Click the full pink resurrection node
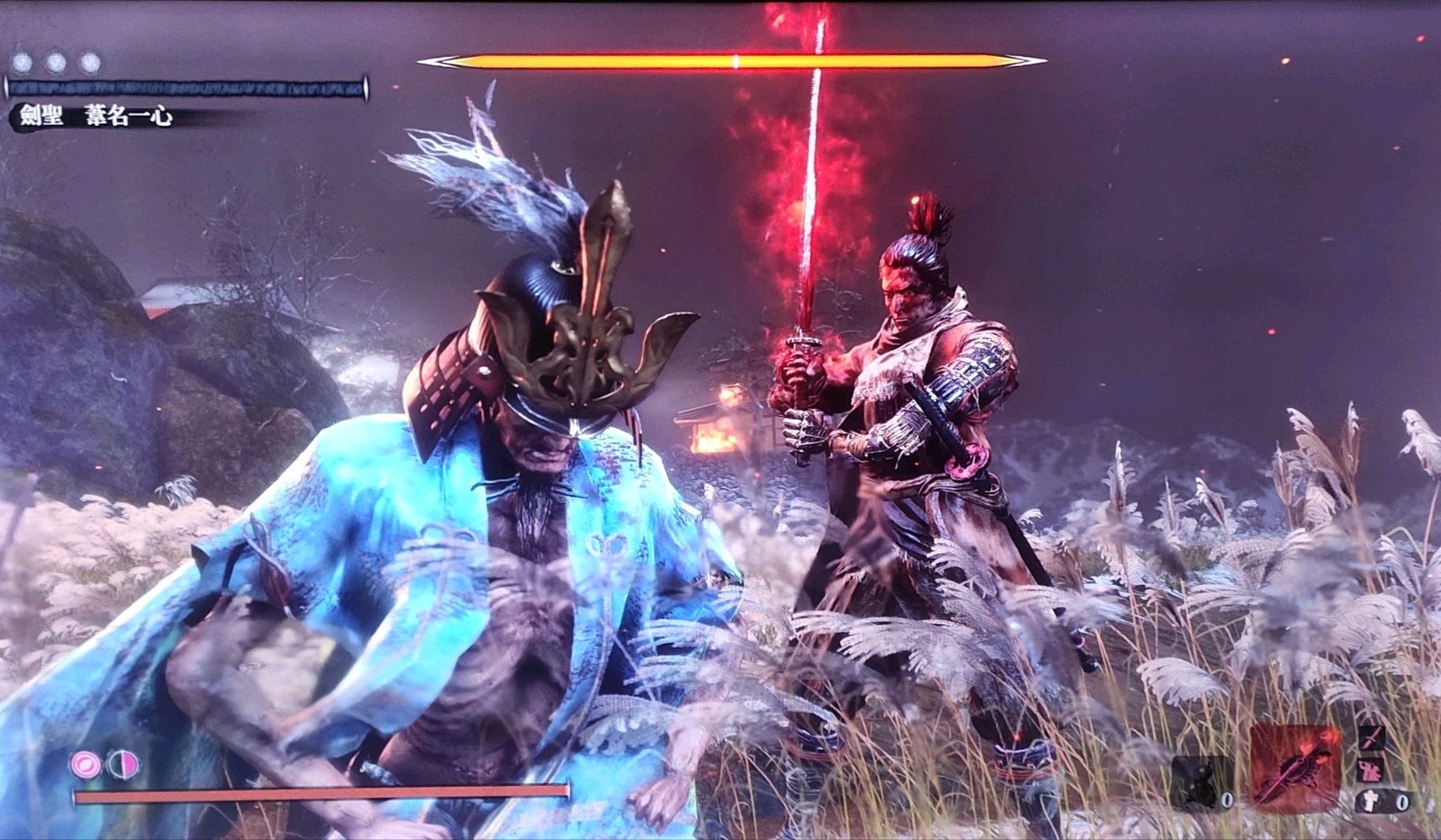Viewport: 1441px width, 840px height. [x=86, y=764]
